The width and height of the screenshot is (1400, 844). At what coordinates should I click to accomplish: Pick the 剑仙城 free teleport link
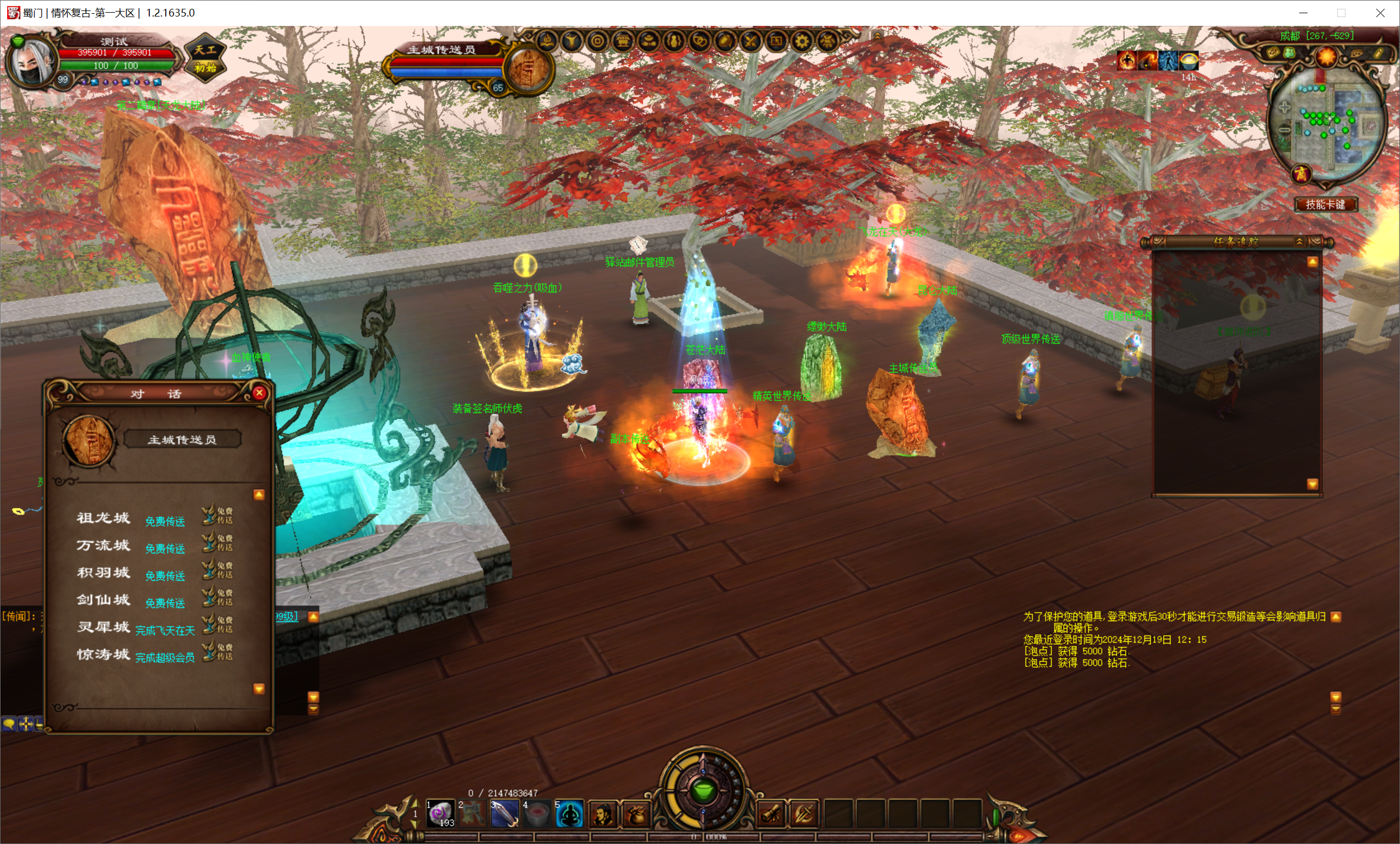pos(165,603)
